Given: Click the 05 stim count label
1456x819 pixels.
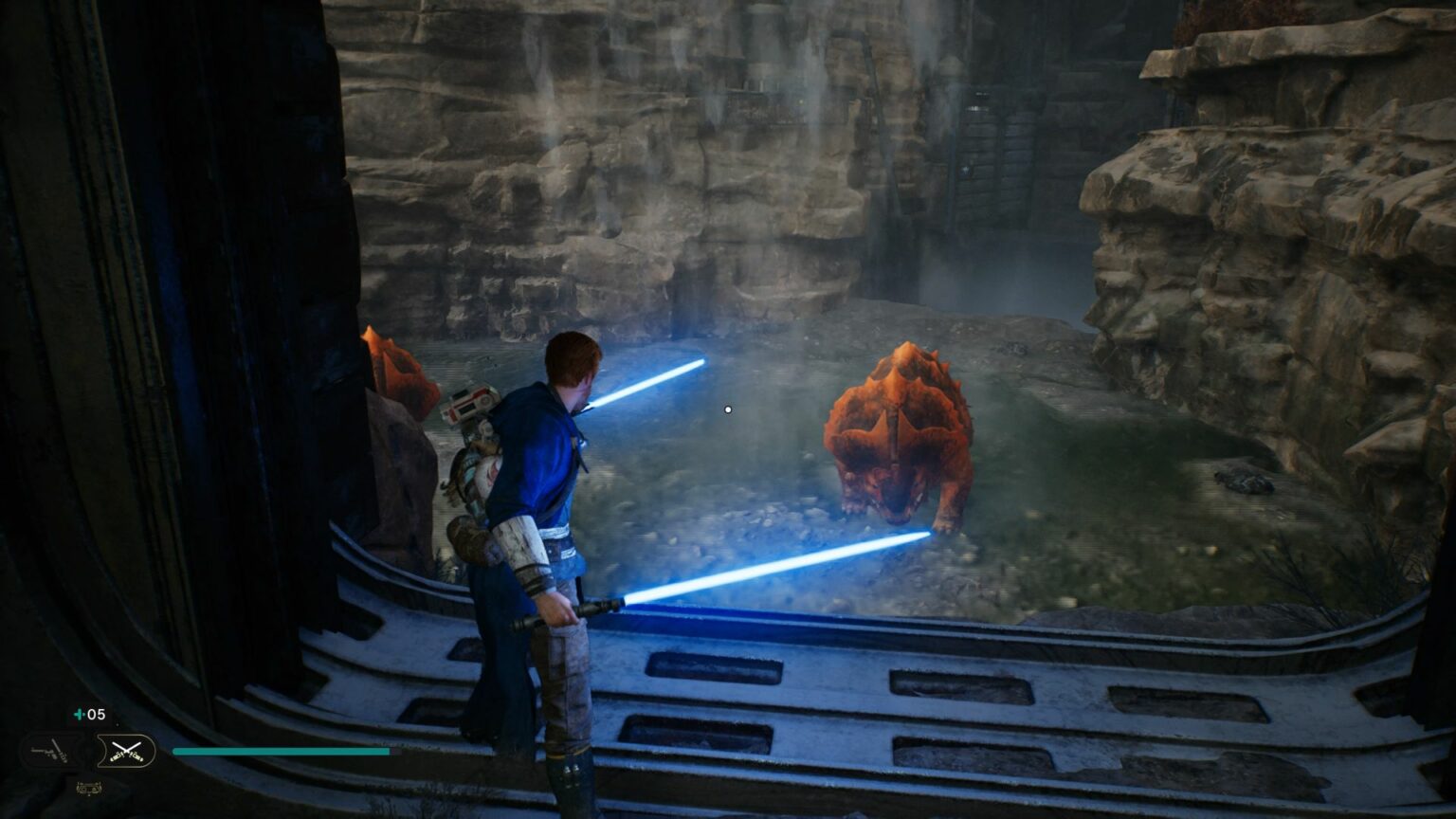Looking at the screenshot, I should (96, 714).
